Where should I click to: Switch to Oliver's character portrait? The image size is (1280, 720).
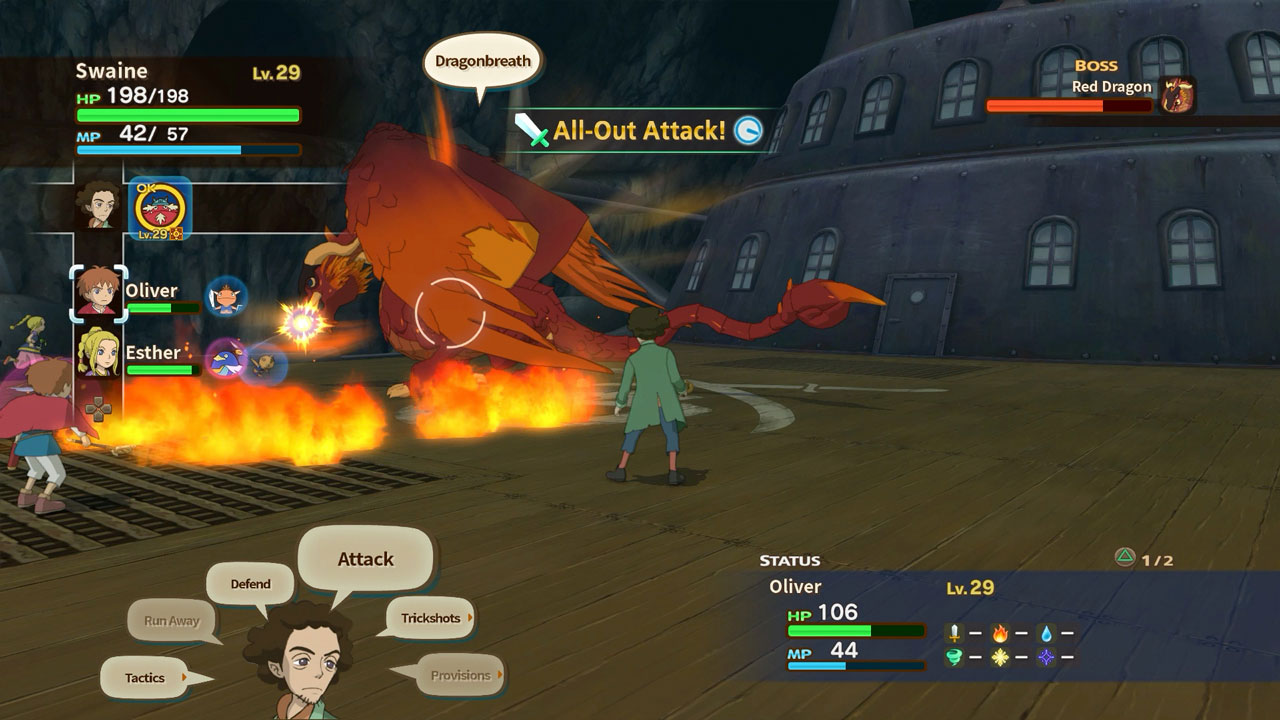98,293
